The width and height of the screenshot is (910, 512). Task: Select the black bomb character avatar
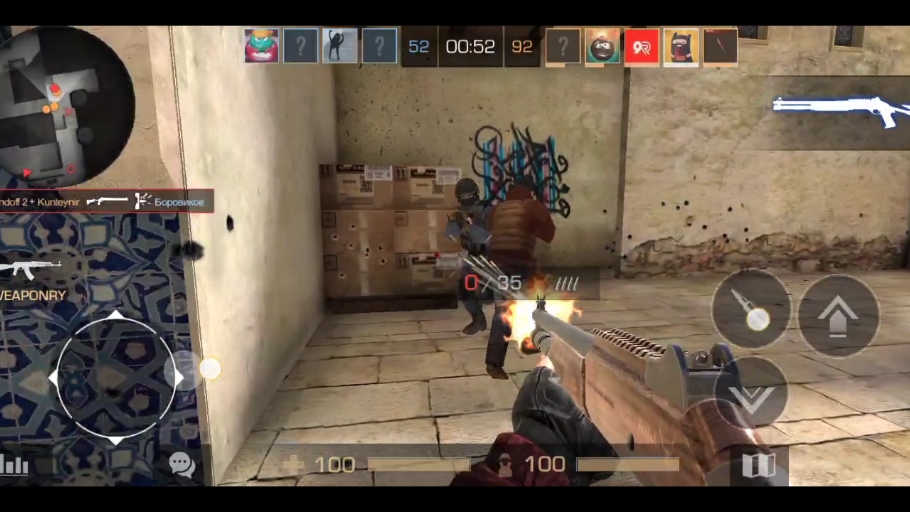click(x=602, y=47)
